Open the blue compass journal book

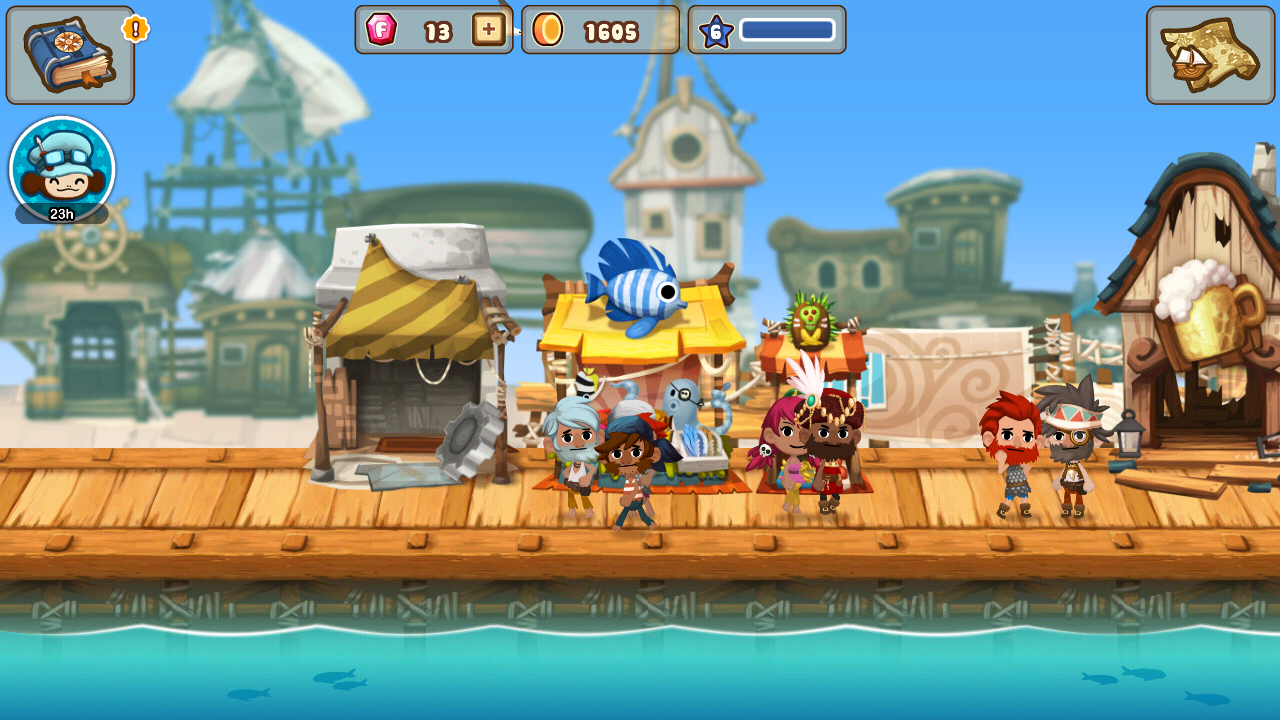(x=70, y=55)
